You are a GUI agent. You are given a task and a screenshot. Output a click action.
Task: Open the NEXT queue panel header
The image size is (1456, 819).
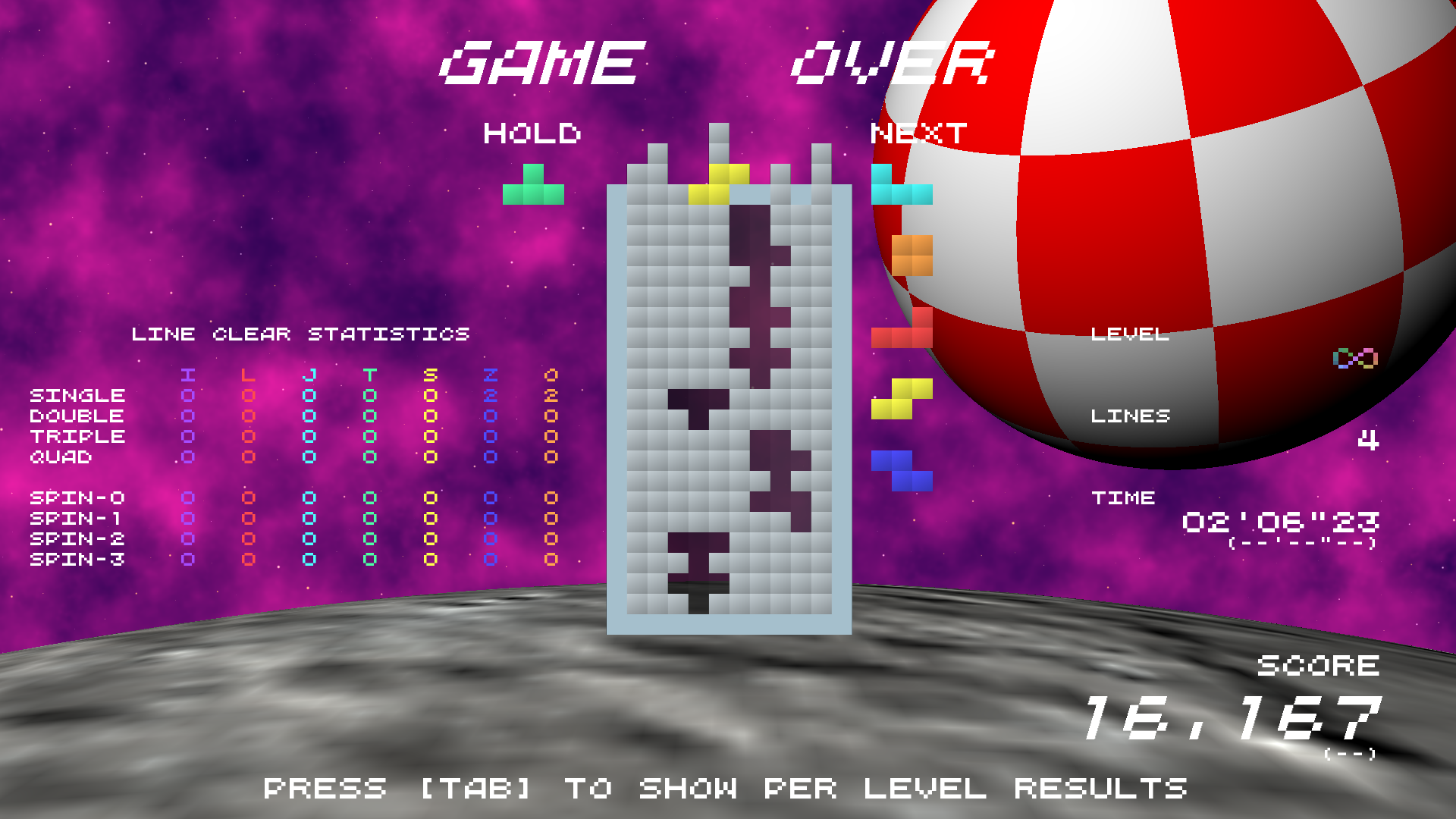pyautogui.click(x=918, y=134)
